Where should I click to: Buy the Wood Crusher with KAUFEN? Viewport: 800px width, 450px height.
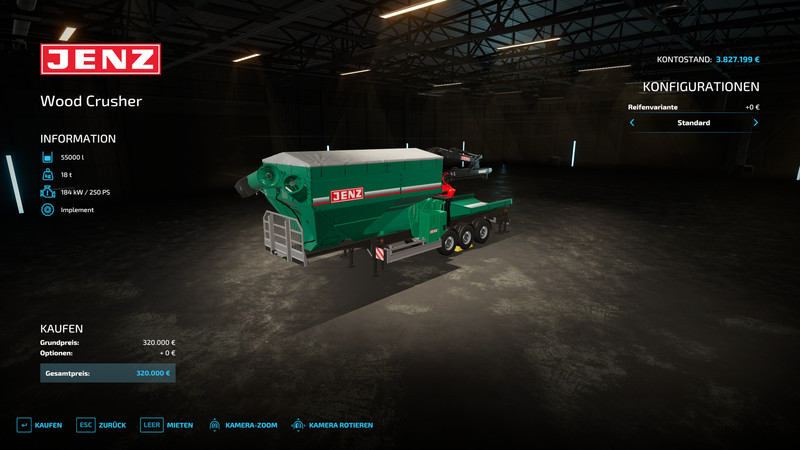(x=40, y=425)
